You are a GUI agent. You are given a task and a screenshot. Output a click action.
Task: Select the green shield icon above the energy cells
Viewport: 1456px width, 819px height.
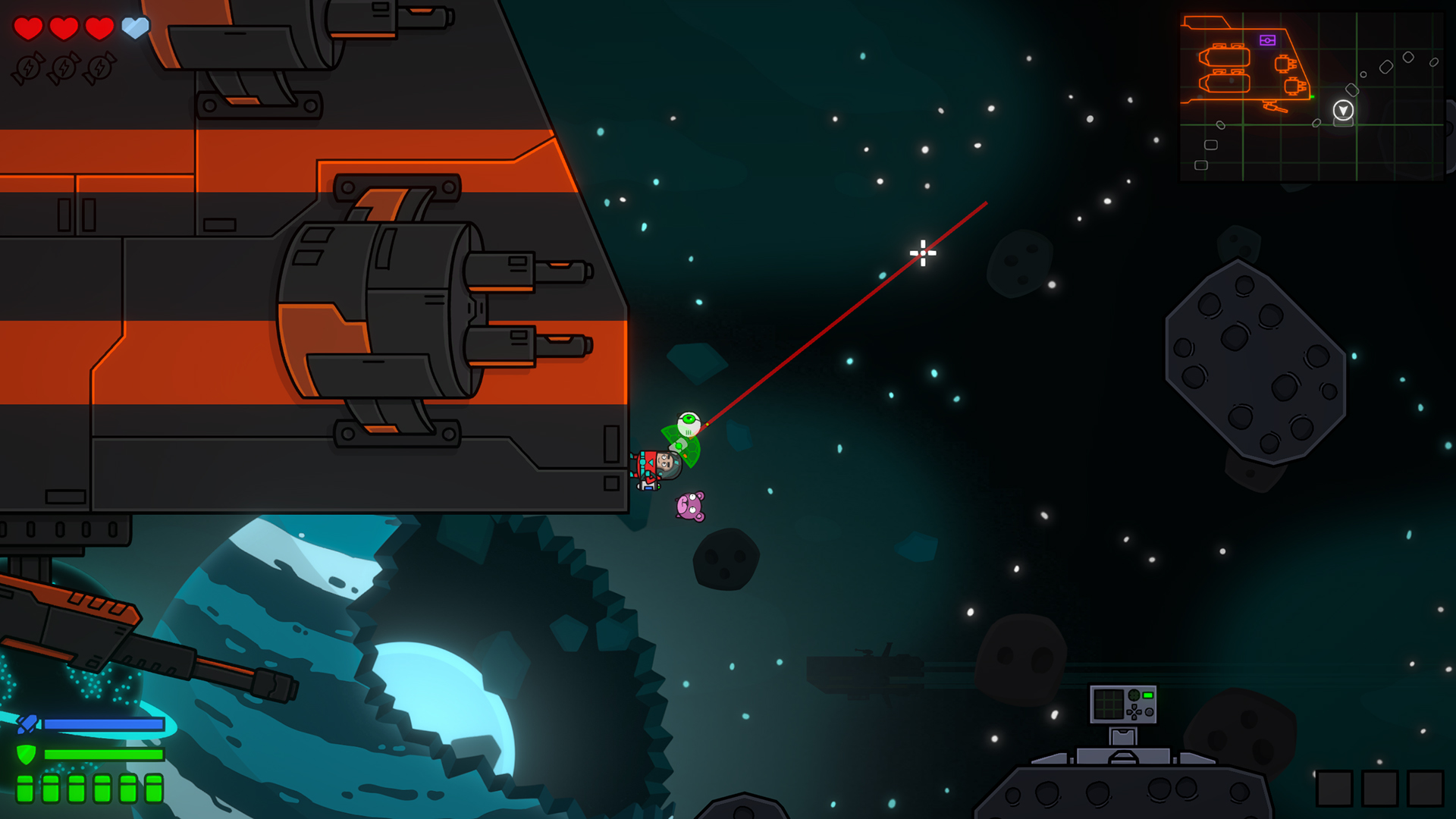[x=27, y=755]
